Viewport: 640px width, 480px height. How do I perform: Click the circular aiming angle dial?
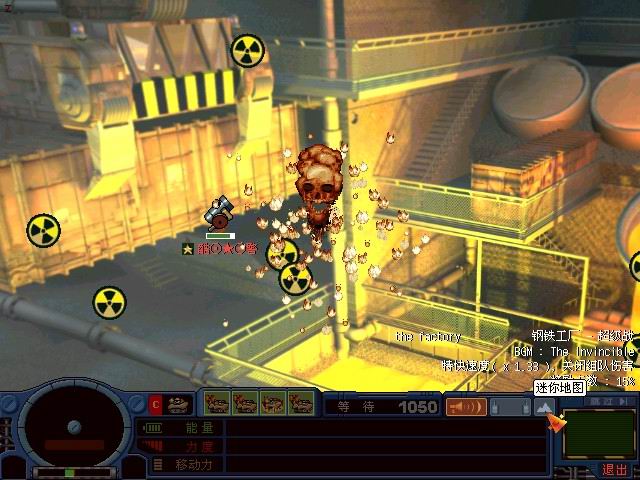click(74, 427)
